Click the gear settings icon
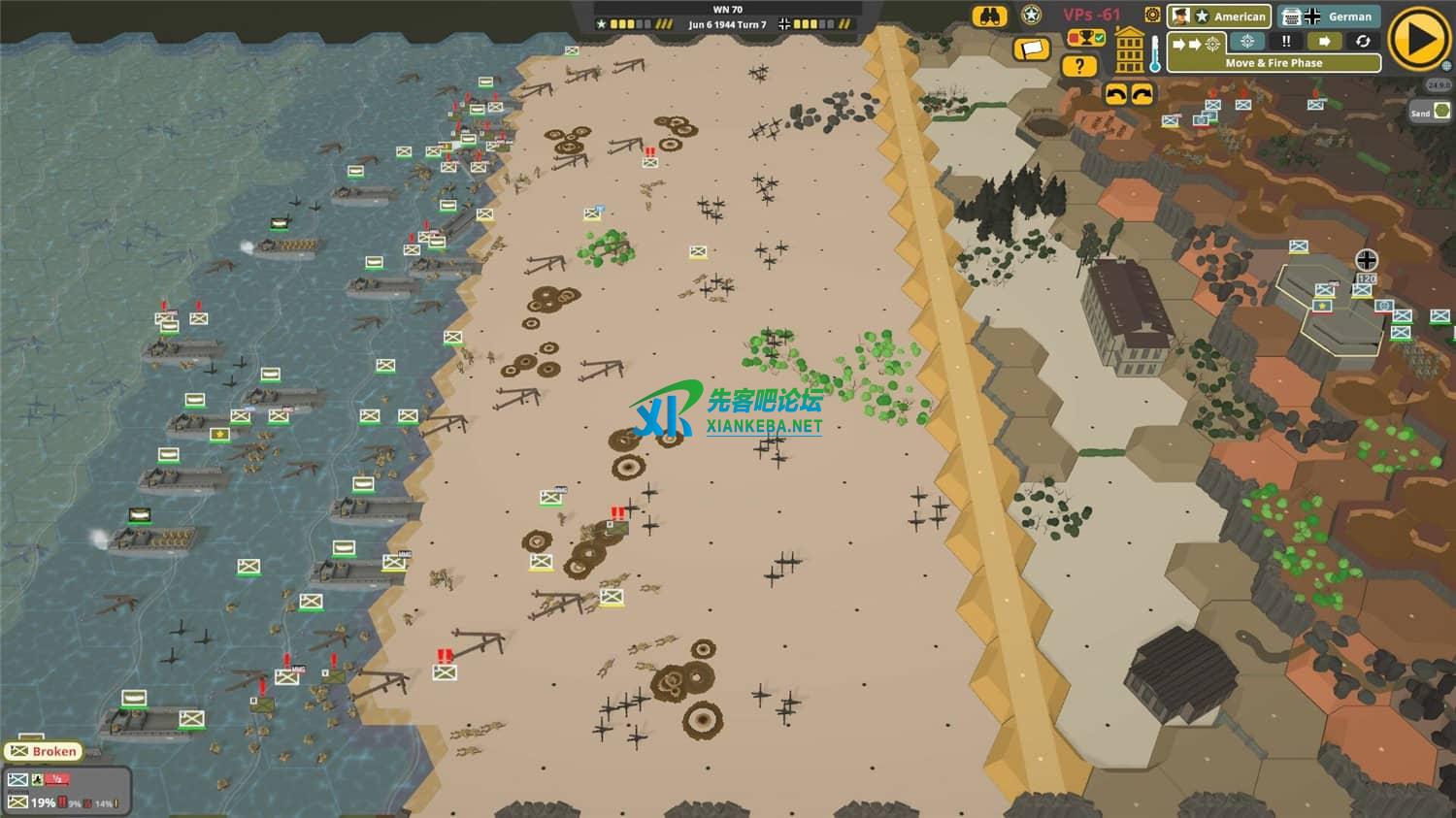The height and width of the screenshot is (818, 1456). (1152, 15)
